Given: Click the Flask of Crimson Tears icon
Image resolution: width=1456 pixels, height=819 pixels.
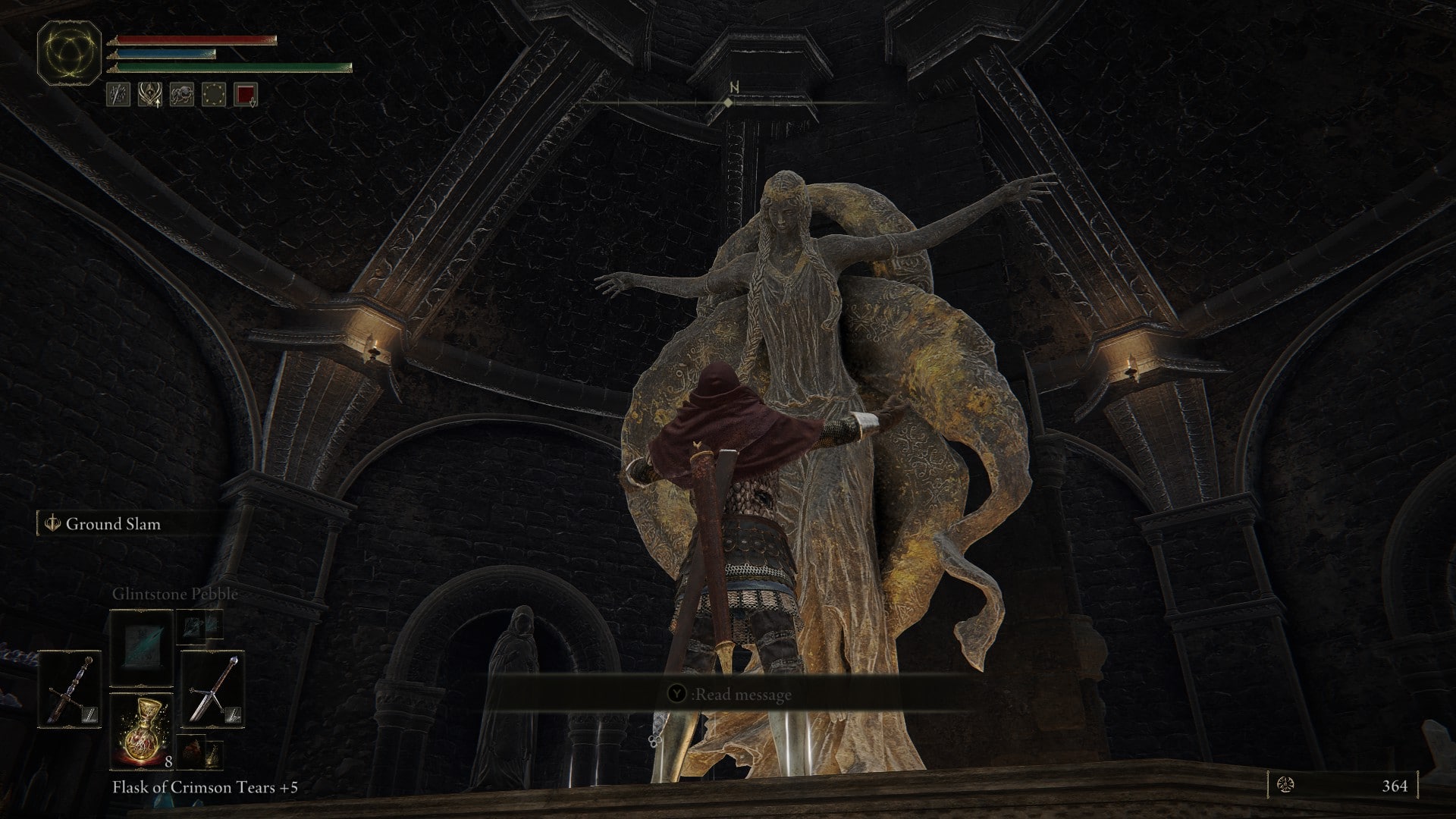Looking at the screenshot, I should click(141, 731).
